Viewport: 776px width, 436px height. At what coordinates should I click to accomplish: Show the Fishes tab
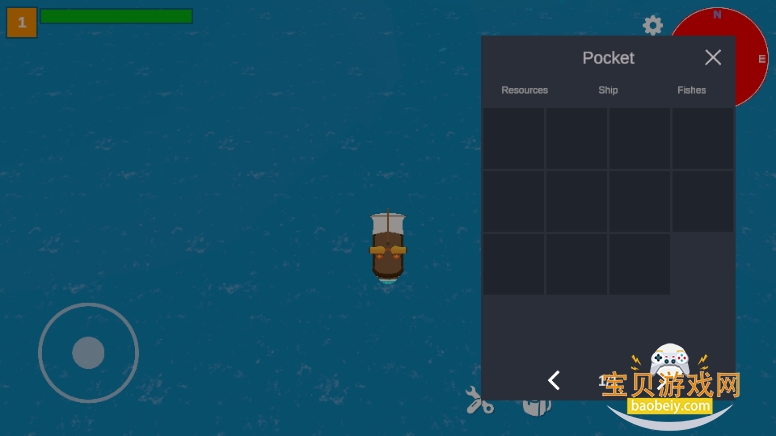click(x=691, y=90)
